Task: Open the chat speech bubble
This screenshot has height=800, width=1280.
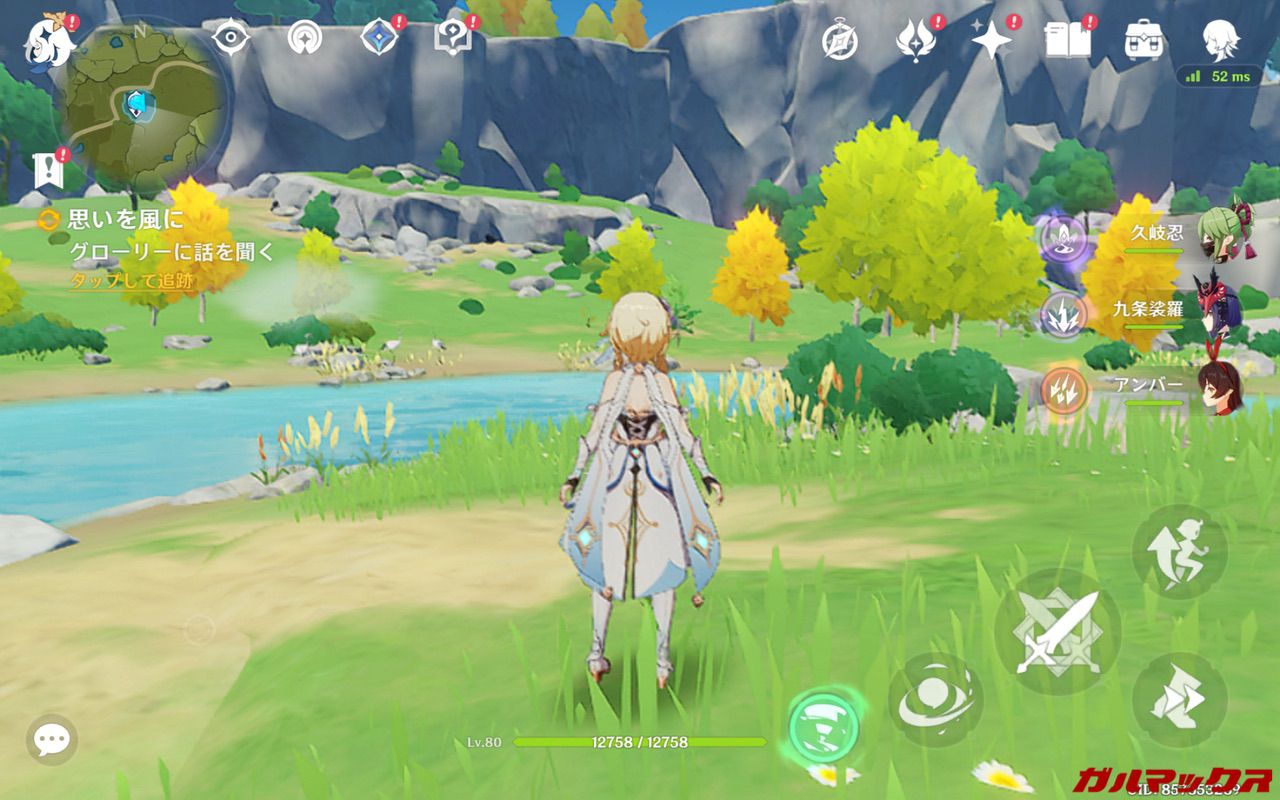Action: pyautogui.click(x=51, y=740)
